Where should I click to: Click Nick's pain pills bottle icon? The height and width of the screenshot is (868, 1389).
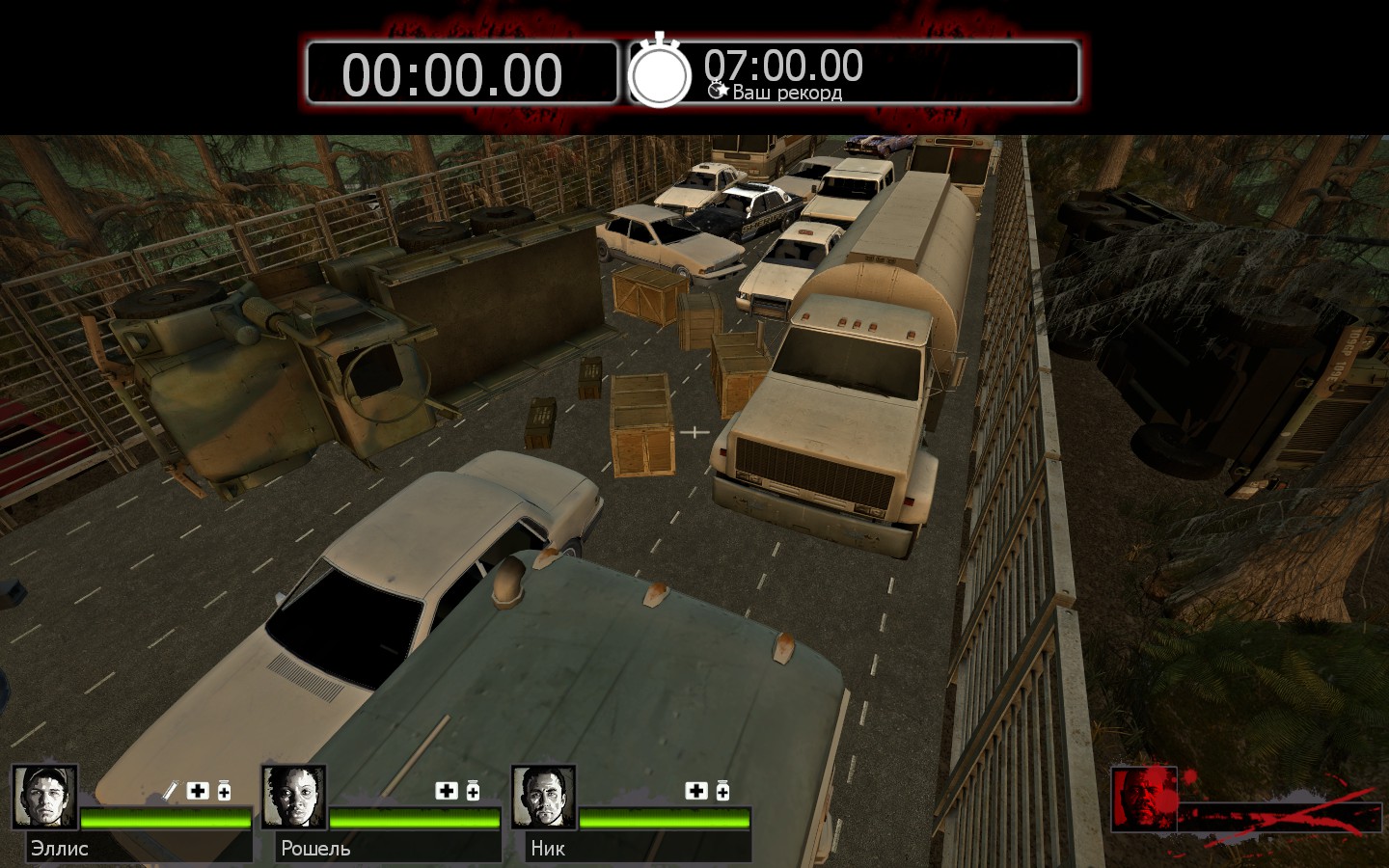pyautogui.click(x=722, y=791)
